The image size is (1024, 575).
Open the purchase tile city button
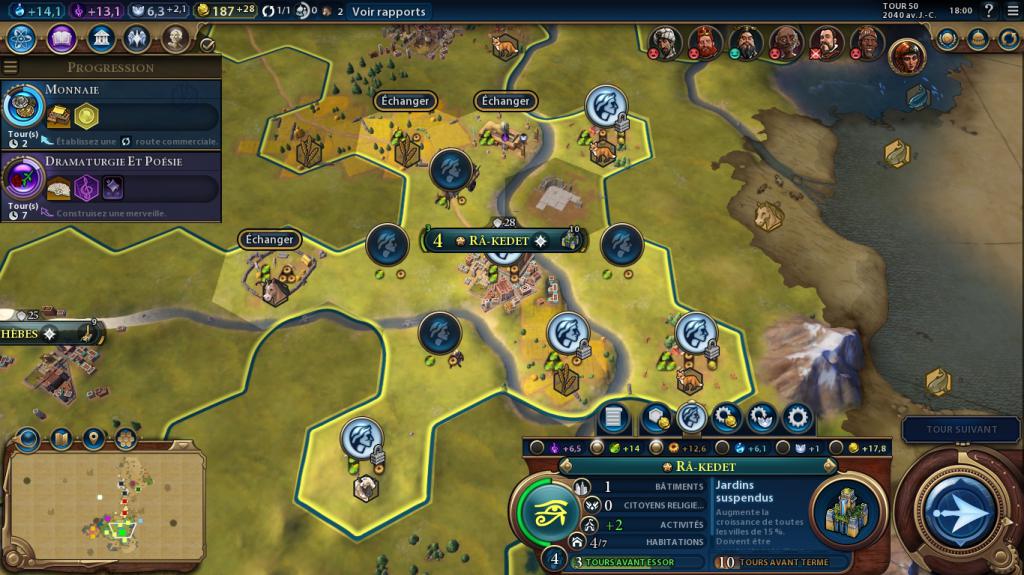[x=654, y=417]
